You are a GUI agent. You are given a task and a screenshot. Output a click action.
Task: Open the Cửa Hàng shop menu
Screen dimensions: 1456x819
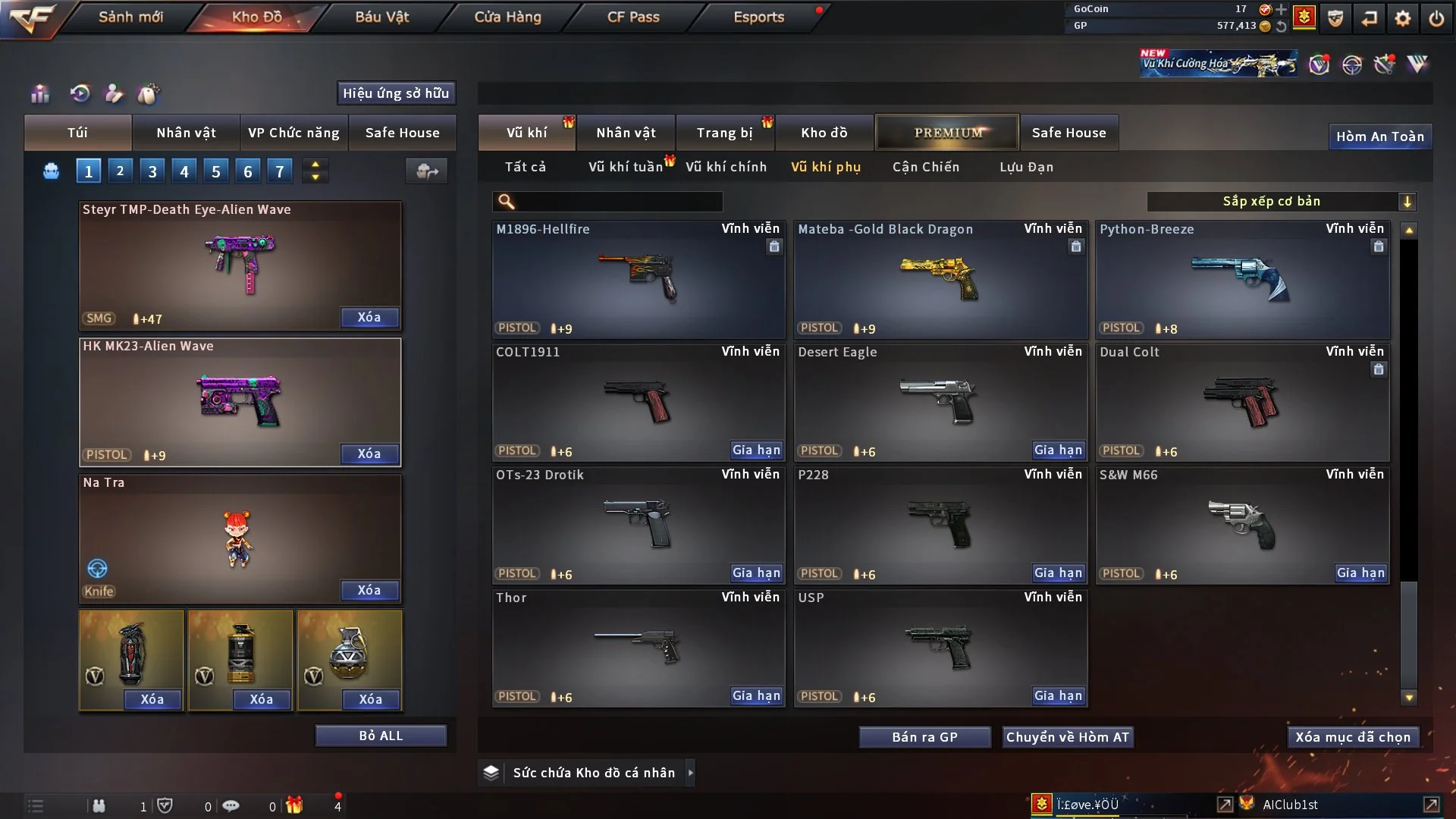pos(507,17)
